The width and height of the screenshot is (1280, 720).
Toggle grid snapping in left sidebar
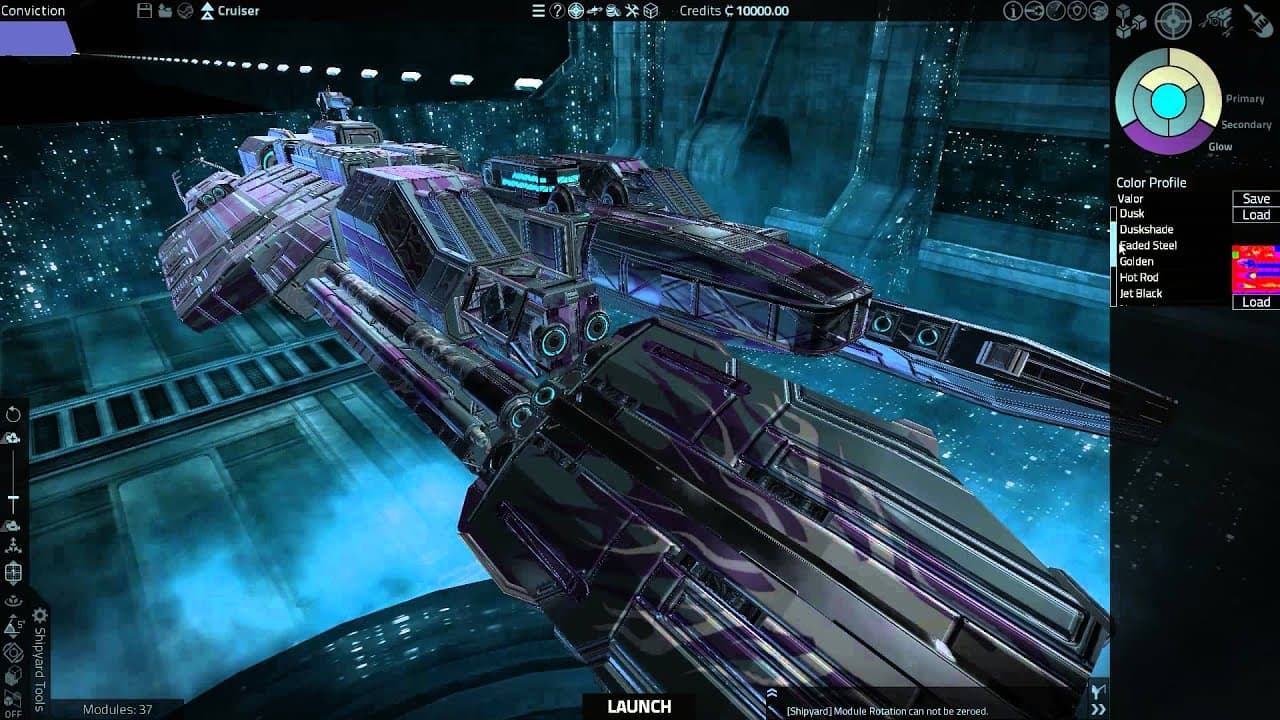click(x=14, y=573)
